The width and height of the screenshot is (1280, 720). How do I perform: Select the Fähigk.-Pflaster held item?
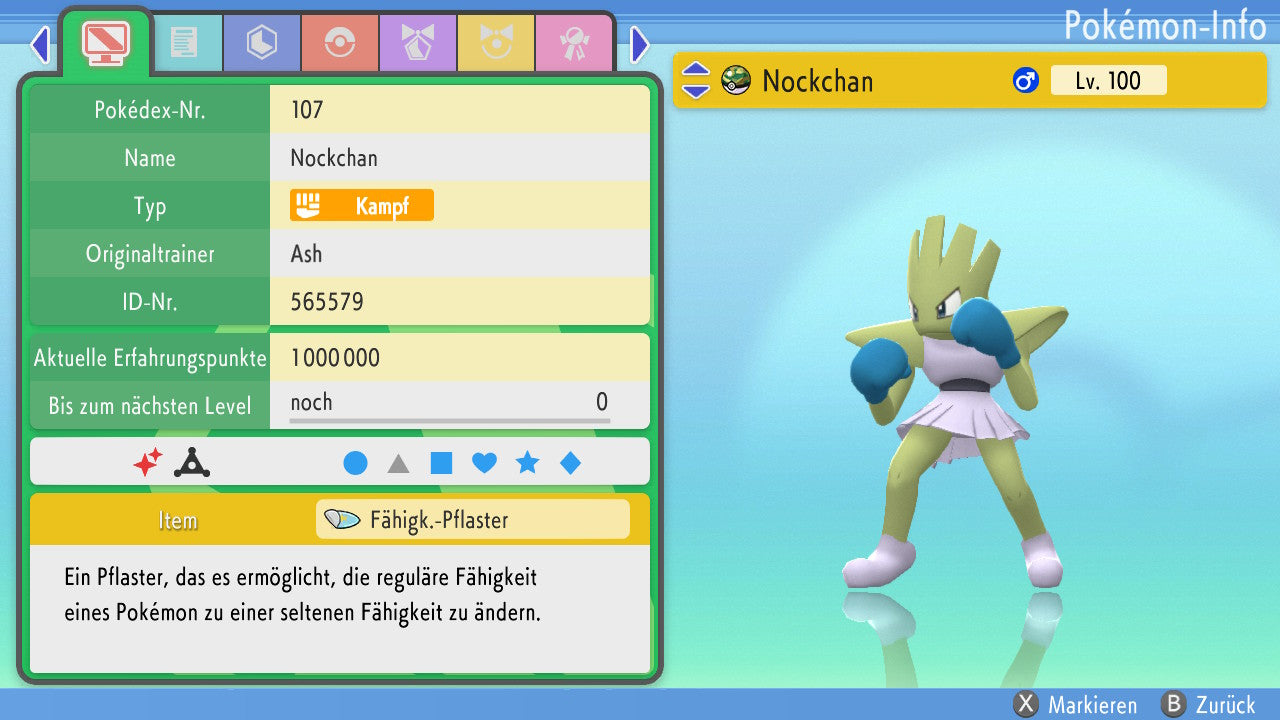[472, 520]
